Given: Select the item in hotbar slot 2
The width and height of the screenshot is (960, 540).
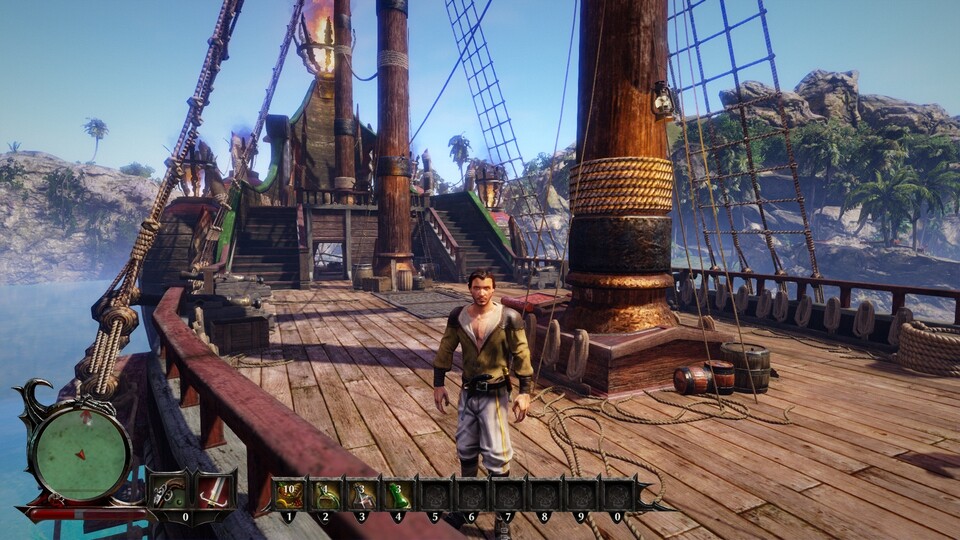Looking at the screenshot, I should pos(325,494).
